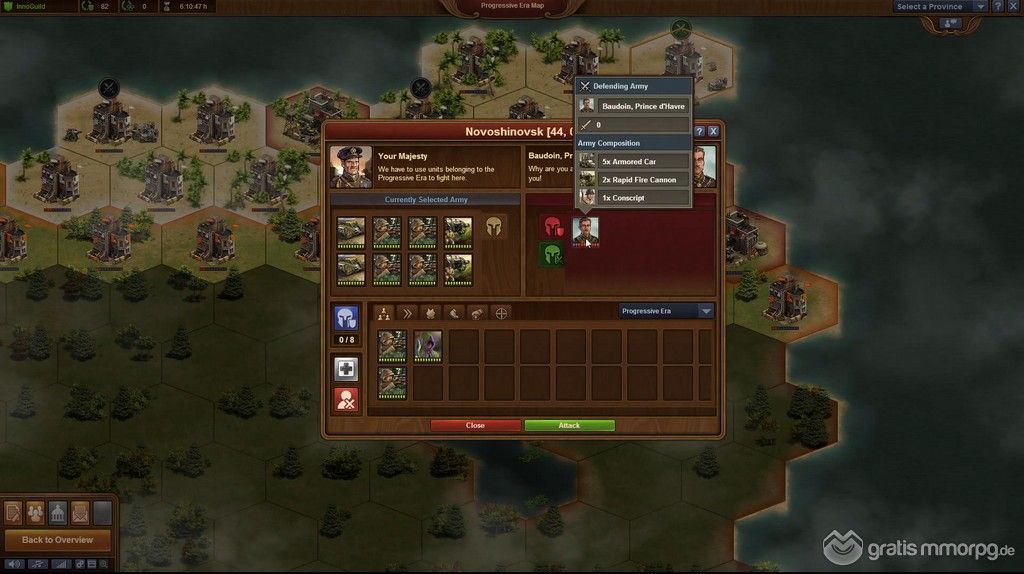Close the Novoshinovsk dialog with the red Close button
This screenshot has height=574, width=1024.
tap(475, 425)
